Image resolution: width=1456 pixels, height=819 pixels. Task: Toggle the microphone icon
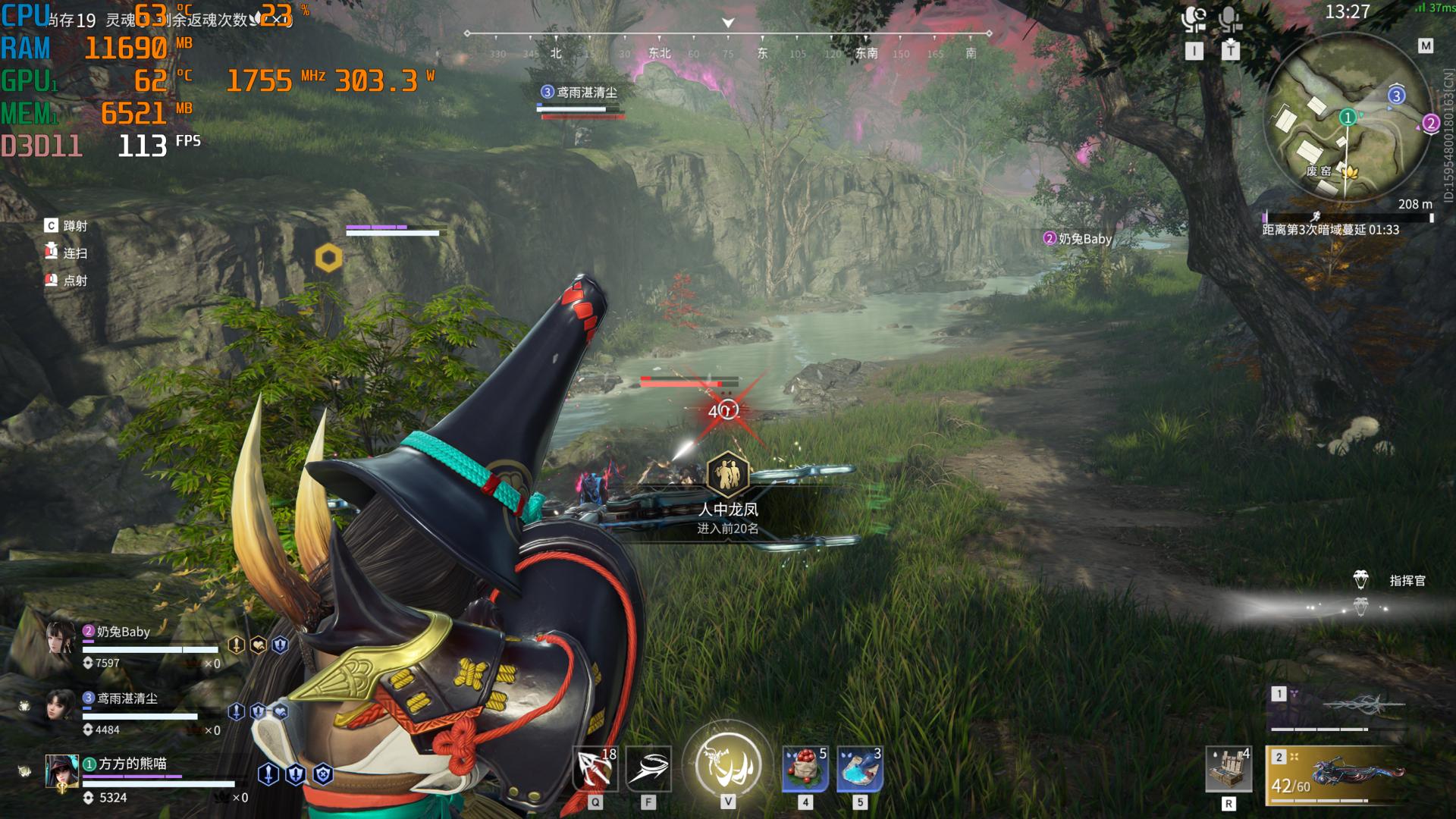pos(1230,18)
